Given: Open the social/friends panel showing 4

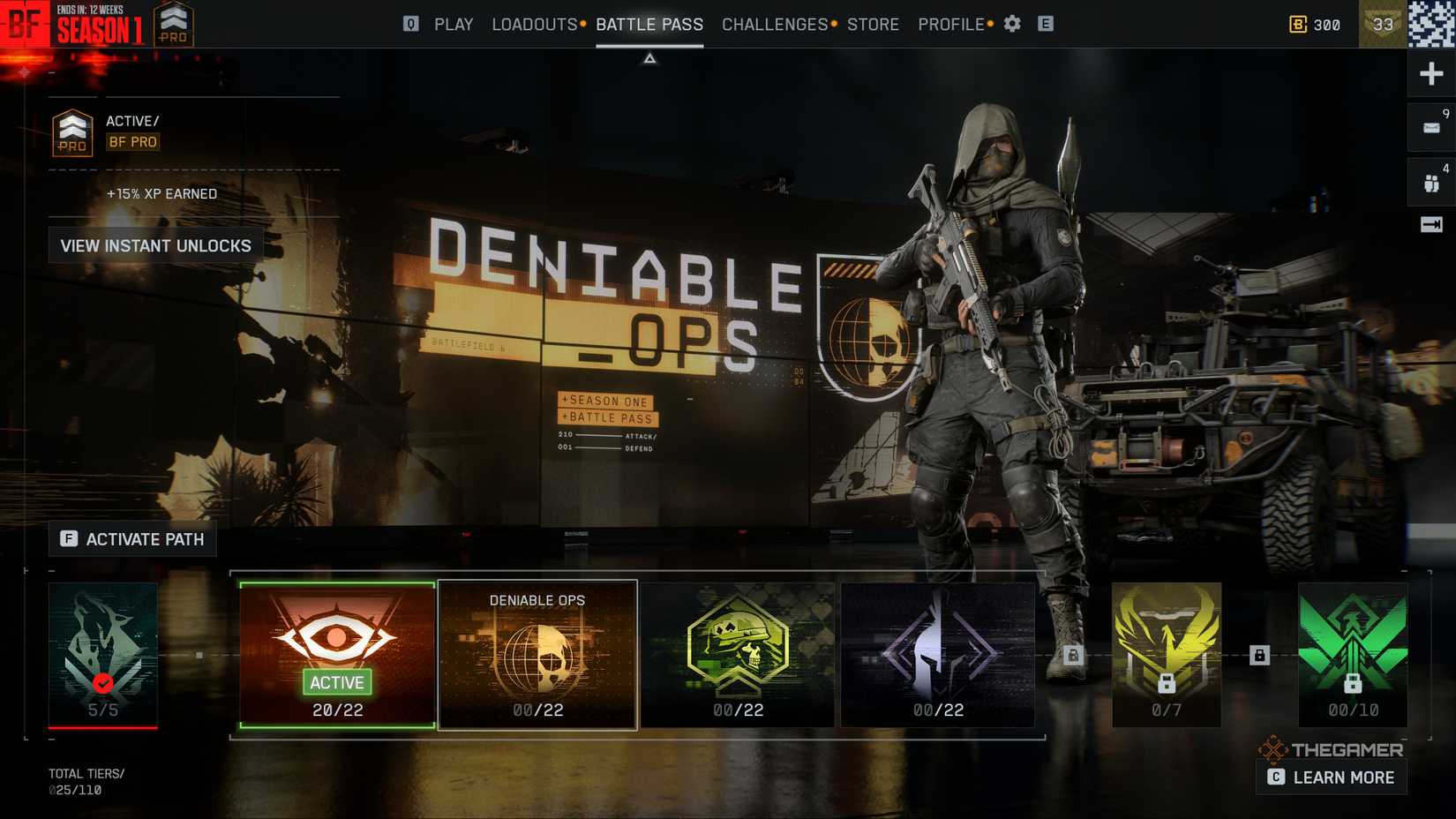Looking at the screenshot, I should pos(1430,181).
